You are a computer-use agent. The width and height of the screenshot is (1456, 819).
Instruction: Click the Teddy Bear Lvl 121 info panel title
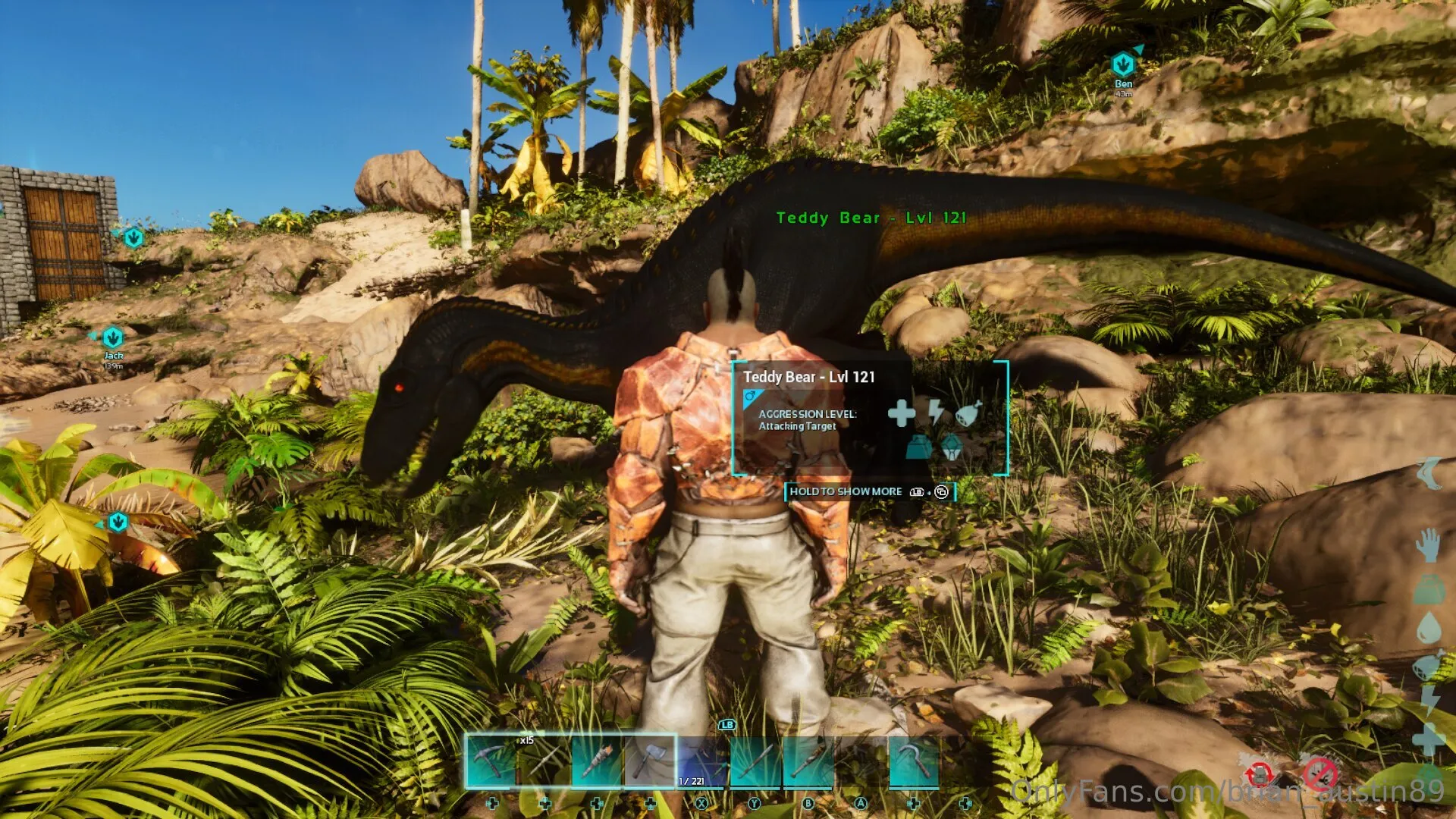tap(808, 377)
